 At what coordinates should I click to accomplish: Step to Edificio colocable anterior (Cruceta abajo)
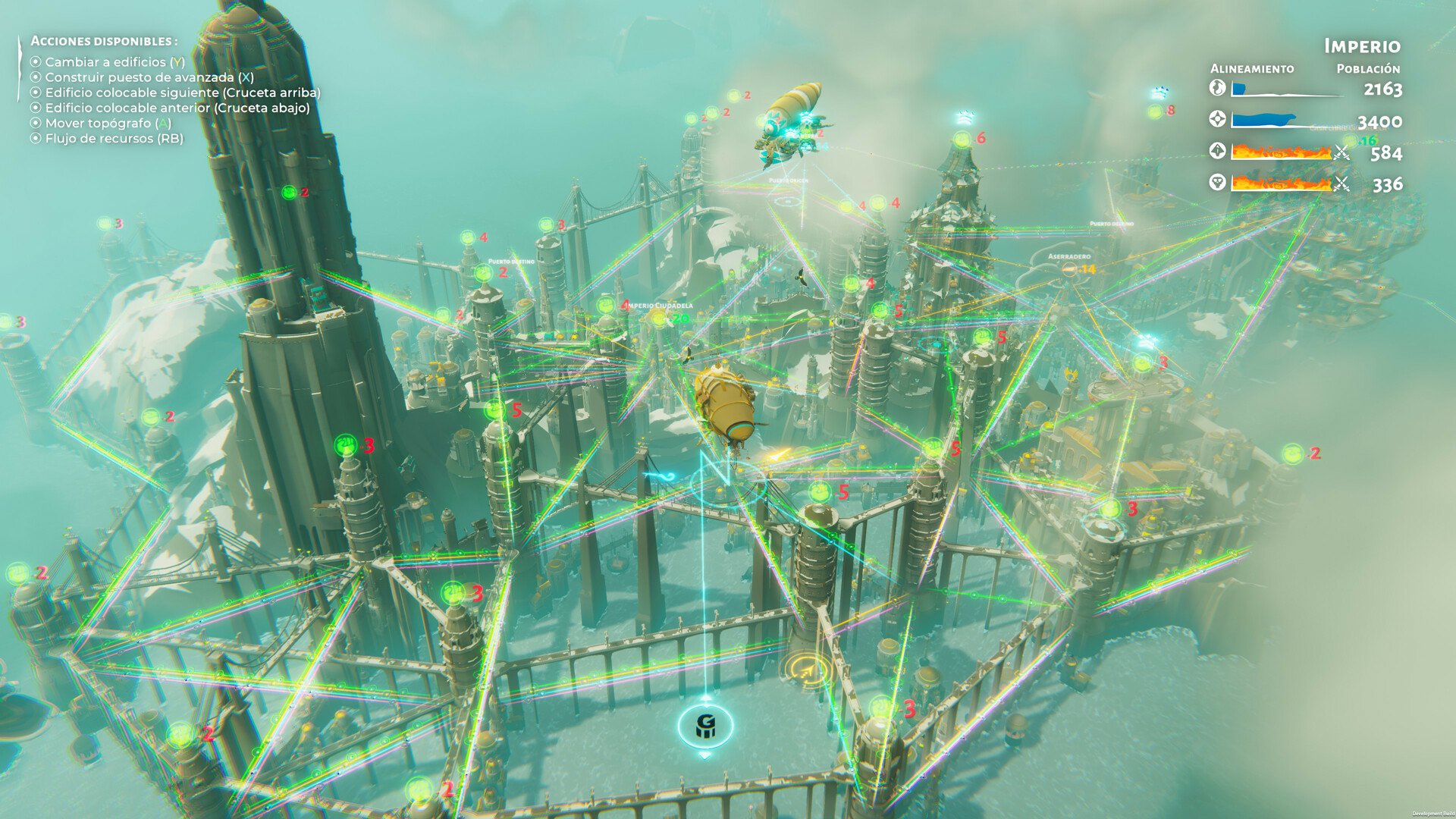coord(172,108)
